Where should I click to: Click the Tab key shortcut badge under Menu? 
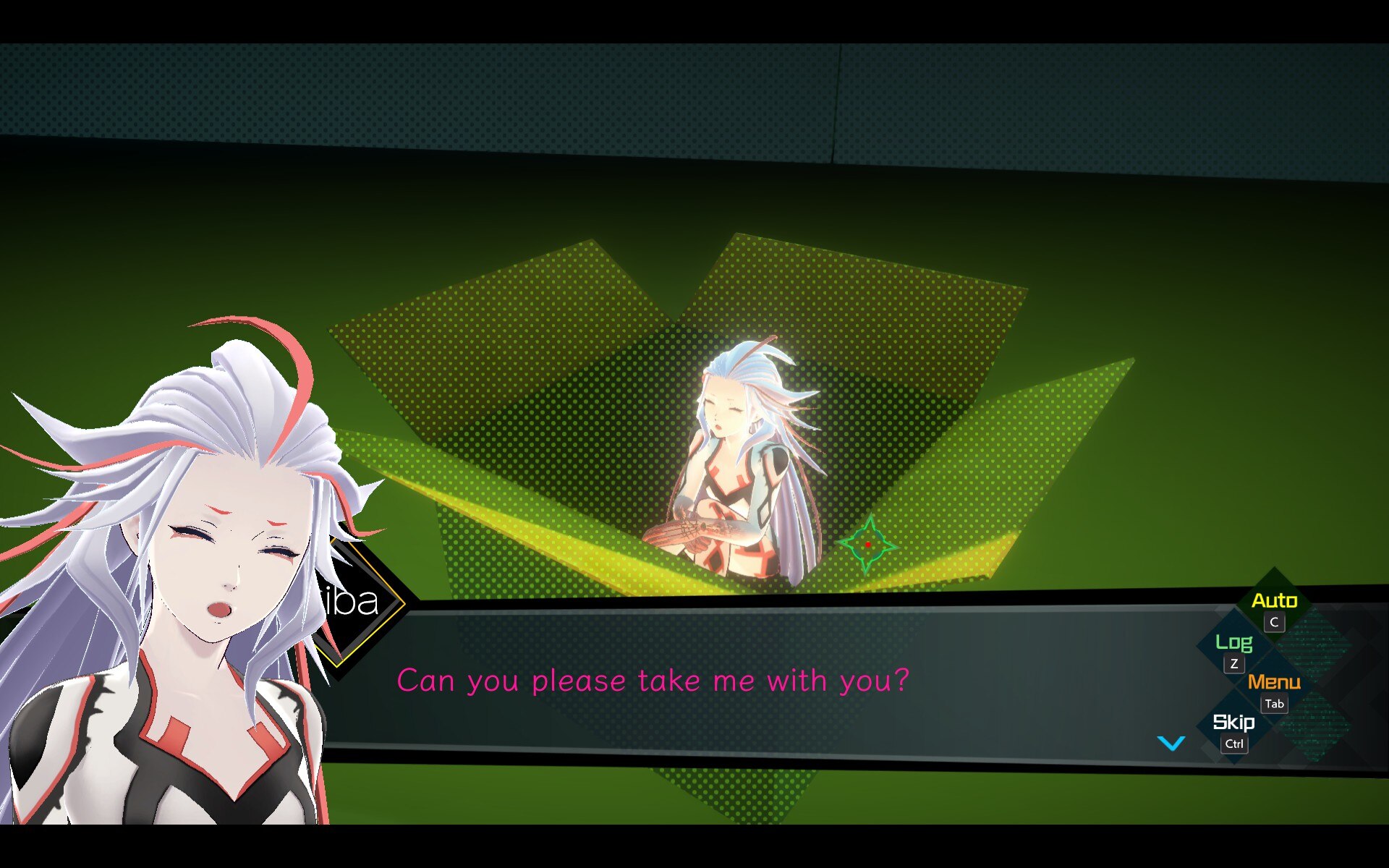click(x=1274, y=704)
